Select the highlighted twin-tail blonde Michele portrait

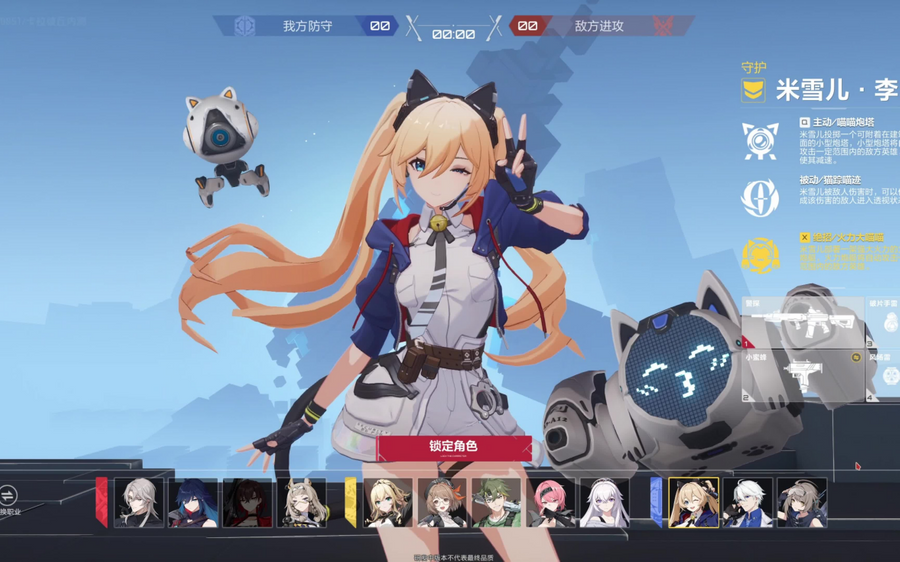tap(693, 502)
